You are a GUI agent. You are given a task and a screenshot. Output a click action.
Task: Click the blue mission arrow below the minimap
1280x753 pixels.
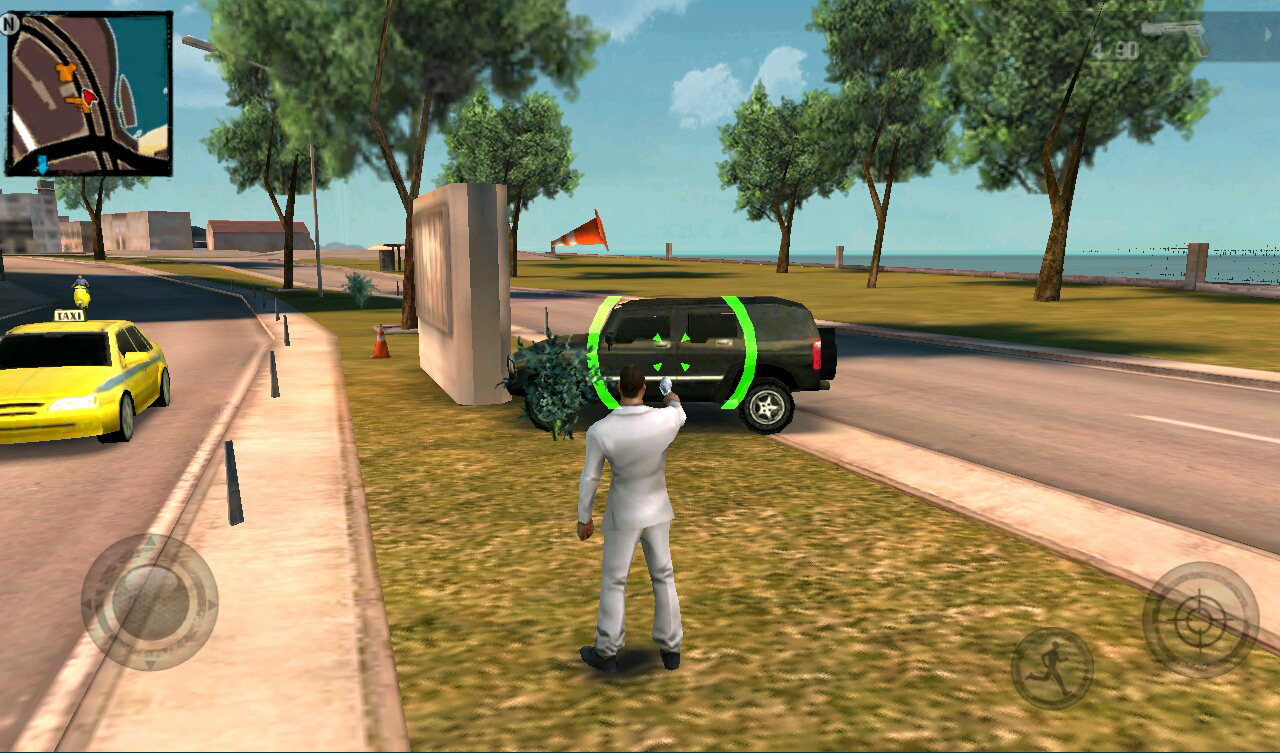[42, 163]
